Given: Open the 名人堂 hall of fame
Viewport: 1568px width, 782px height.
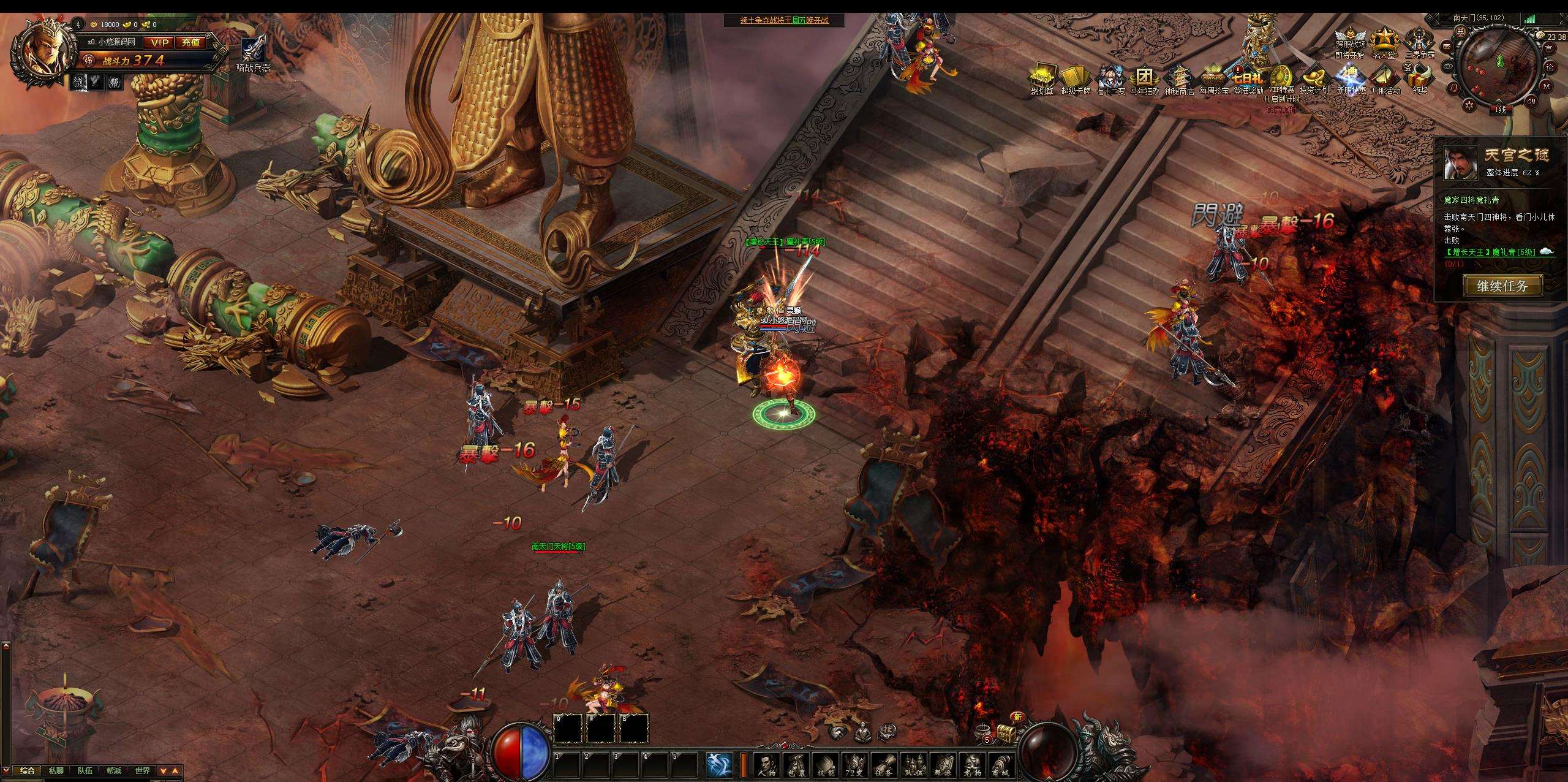Looking at the screenshot, I should pos(1384,42).
